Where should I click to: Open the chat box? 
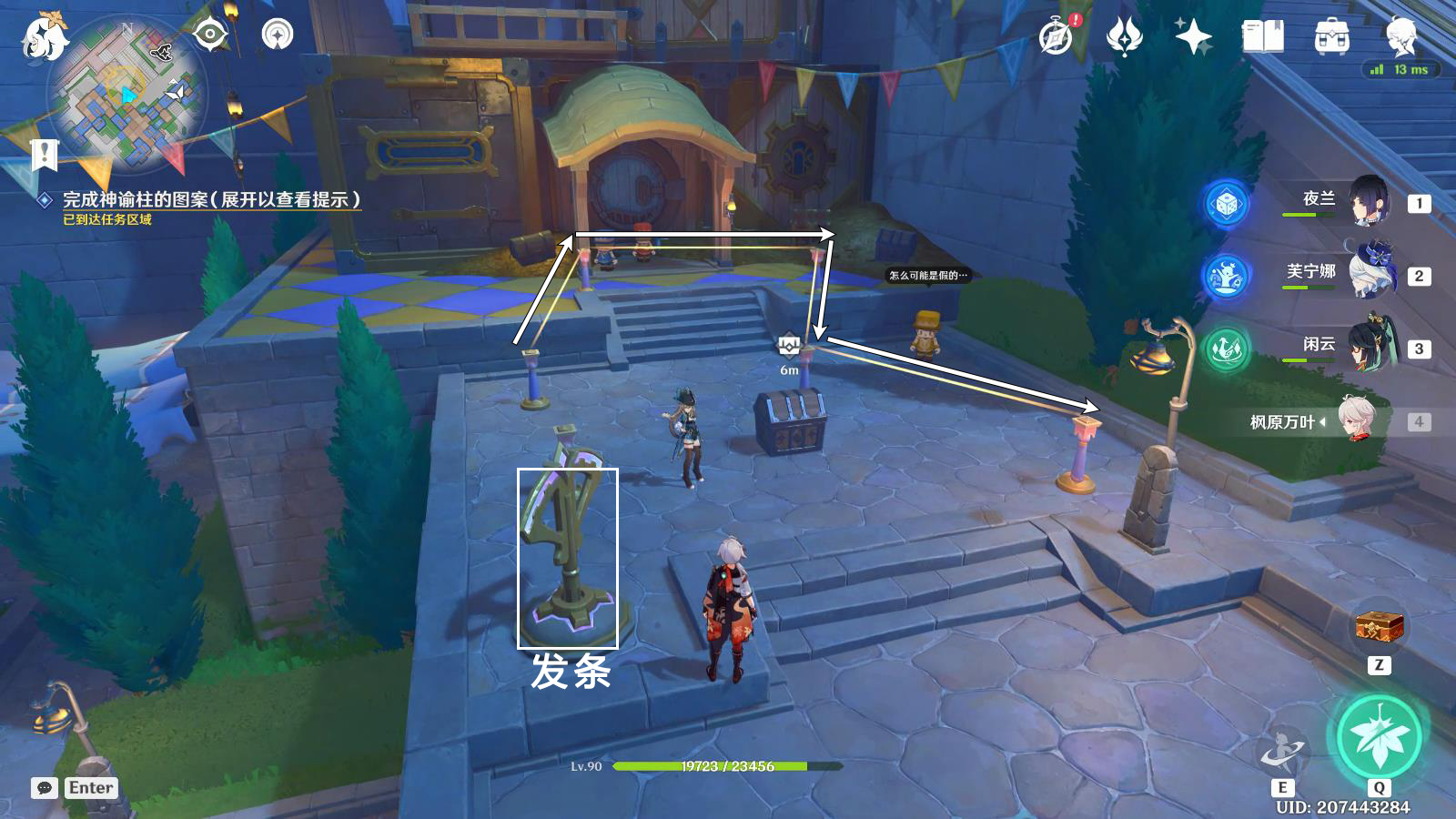[45, 788]
